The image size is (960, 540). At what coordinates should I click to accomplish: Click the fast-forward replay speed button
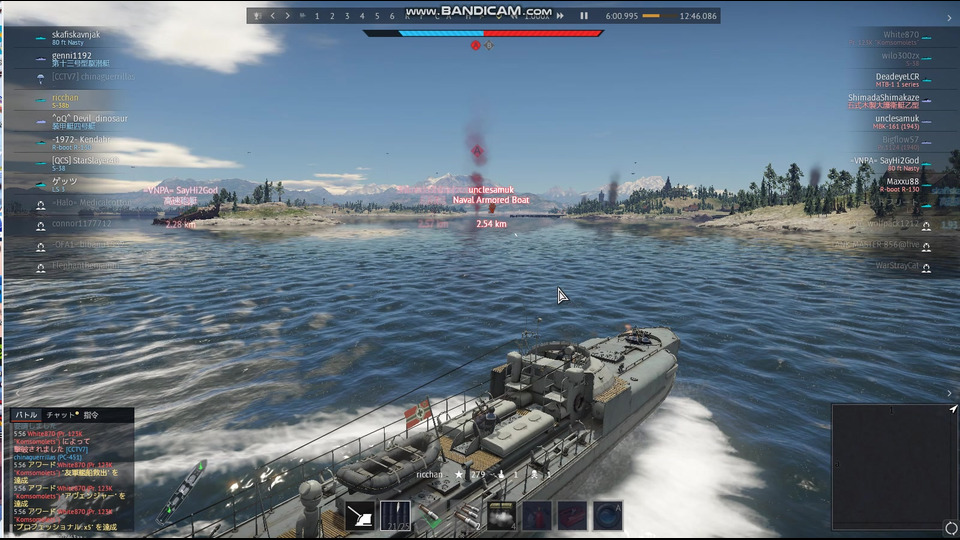click(560, 16)
